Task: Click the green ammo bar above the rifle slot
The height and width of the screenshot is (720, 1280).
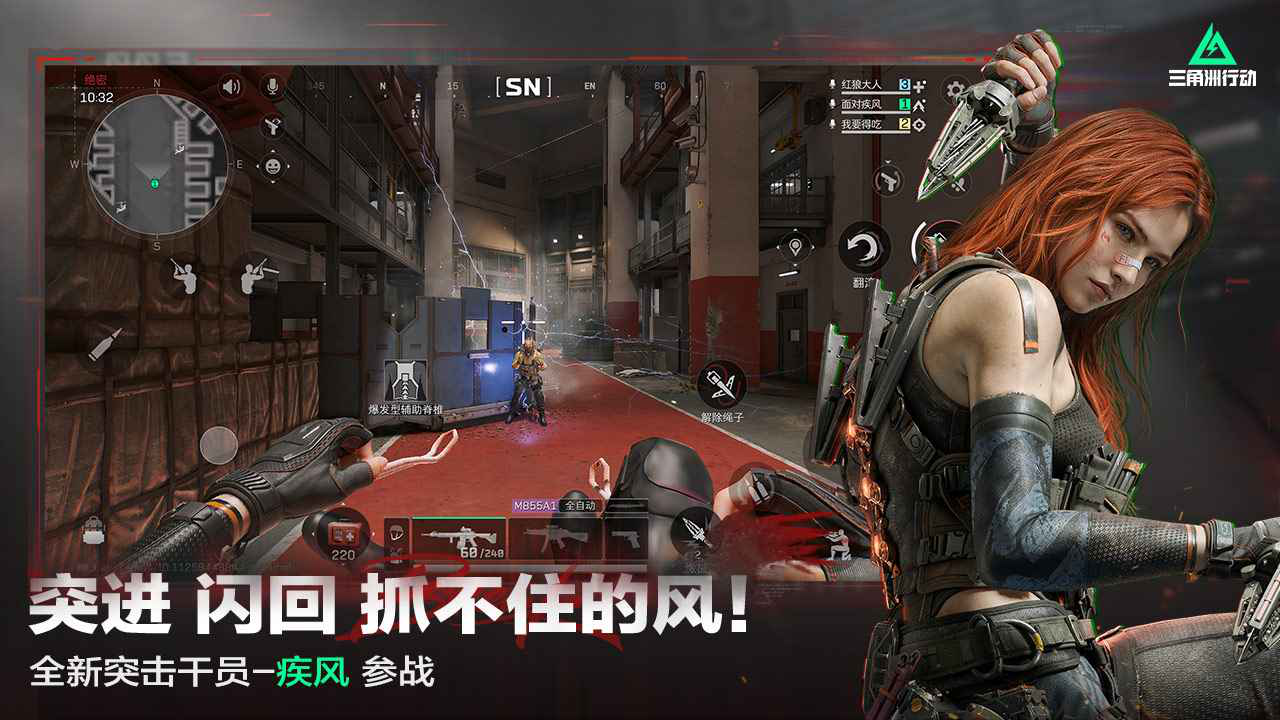Action: point(460,517)
